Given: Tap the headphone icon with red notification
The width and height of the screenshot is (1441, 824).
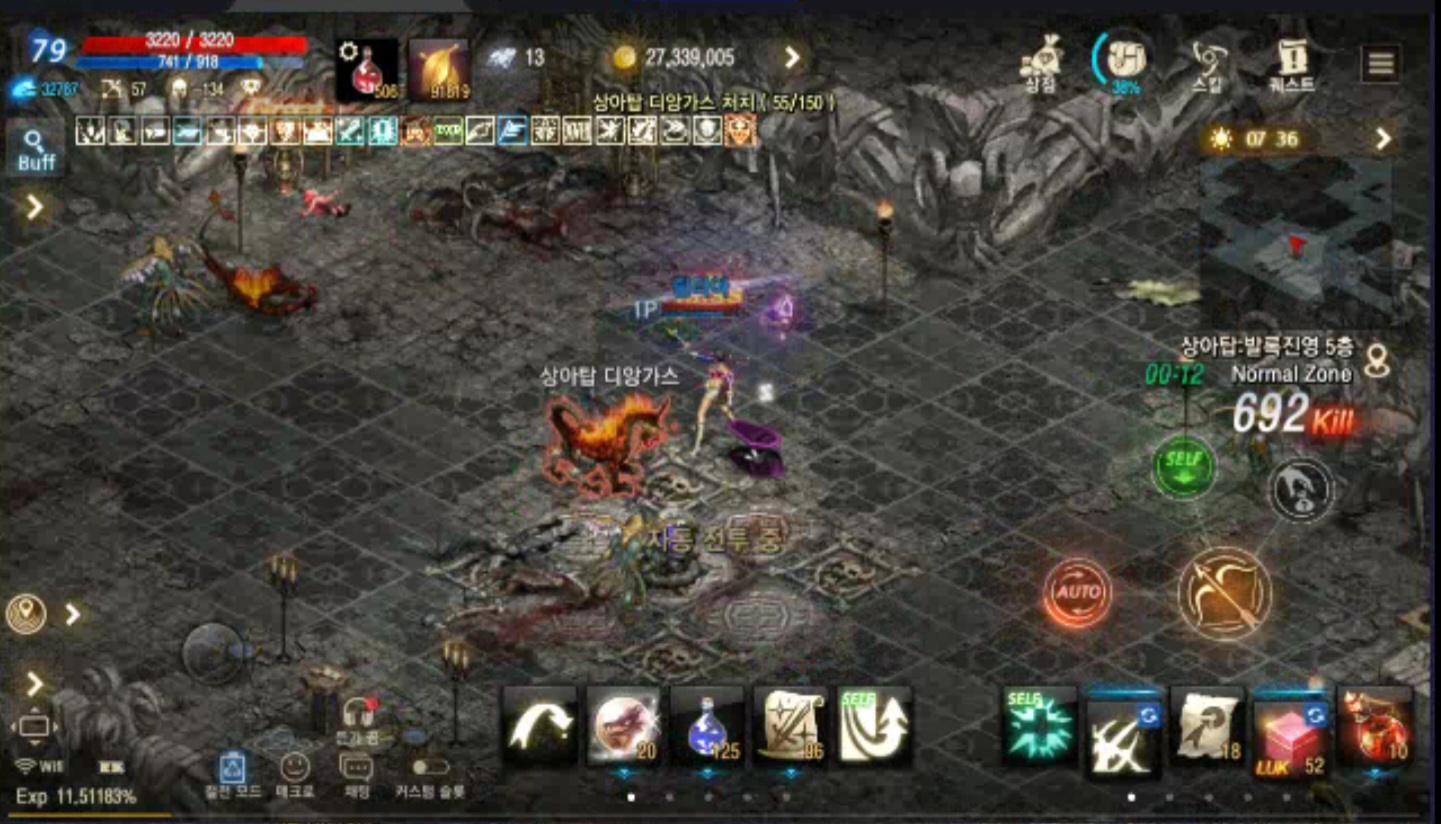Looking at the screenshot, I should pyautogui.click(x=359, y=714).
